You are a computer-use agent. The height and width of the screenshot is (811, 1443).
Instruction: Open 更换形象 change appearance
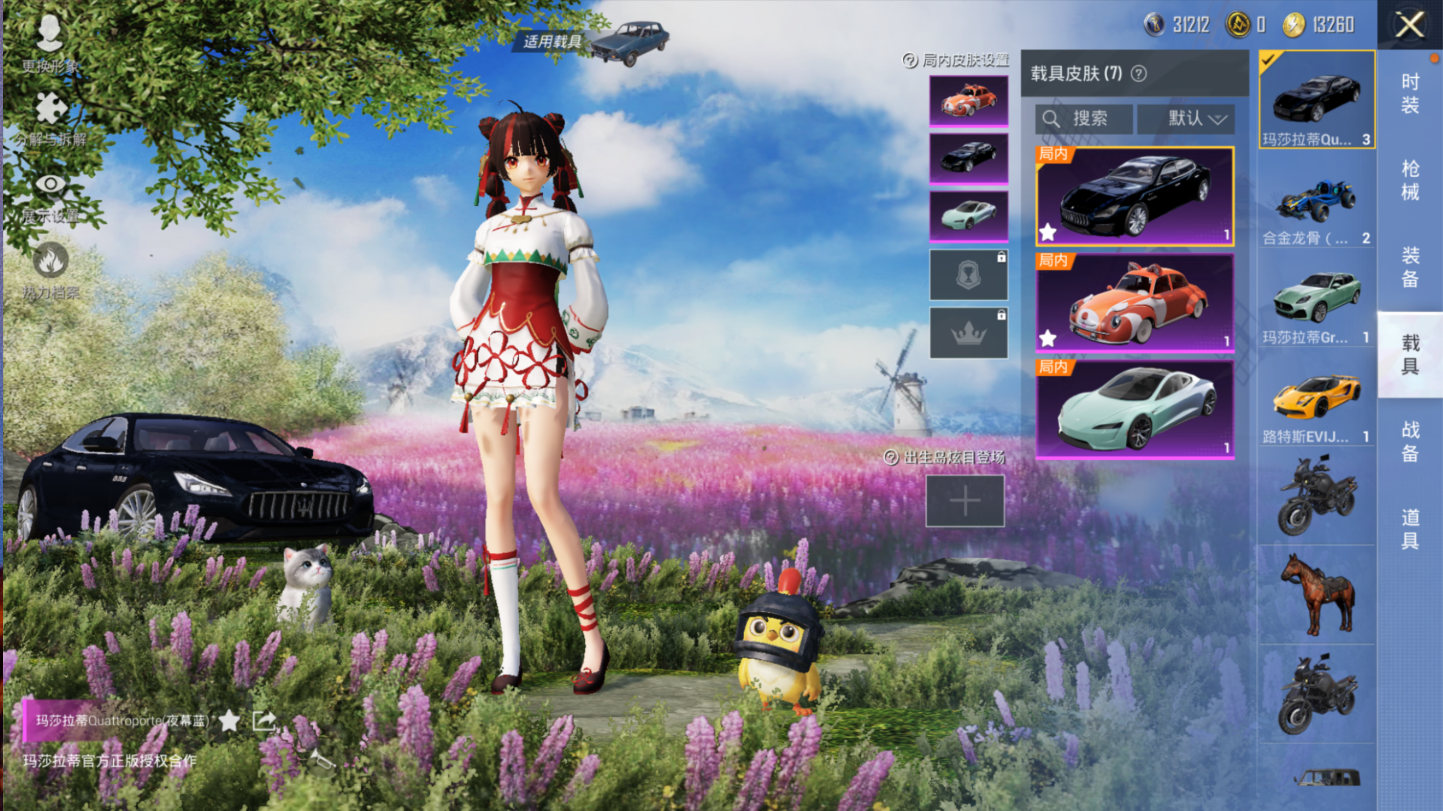tap(50, 40)
